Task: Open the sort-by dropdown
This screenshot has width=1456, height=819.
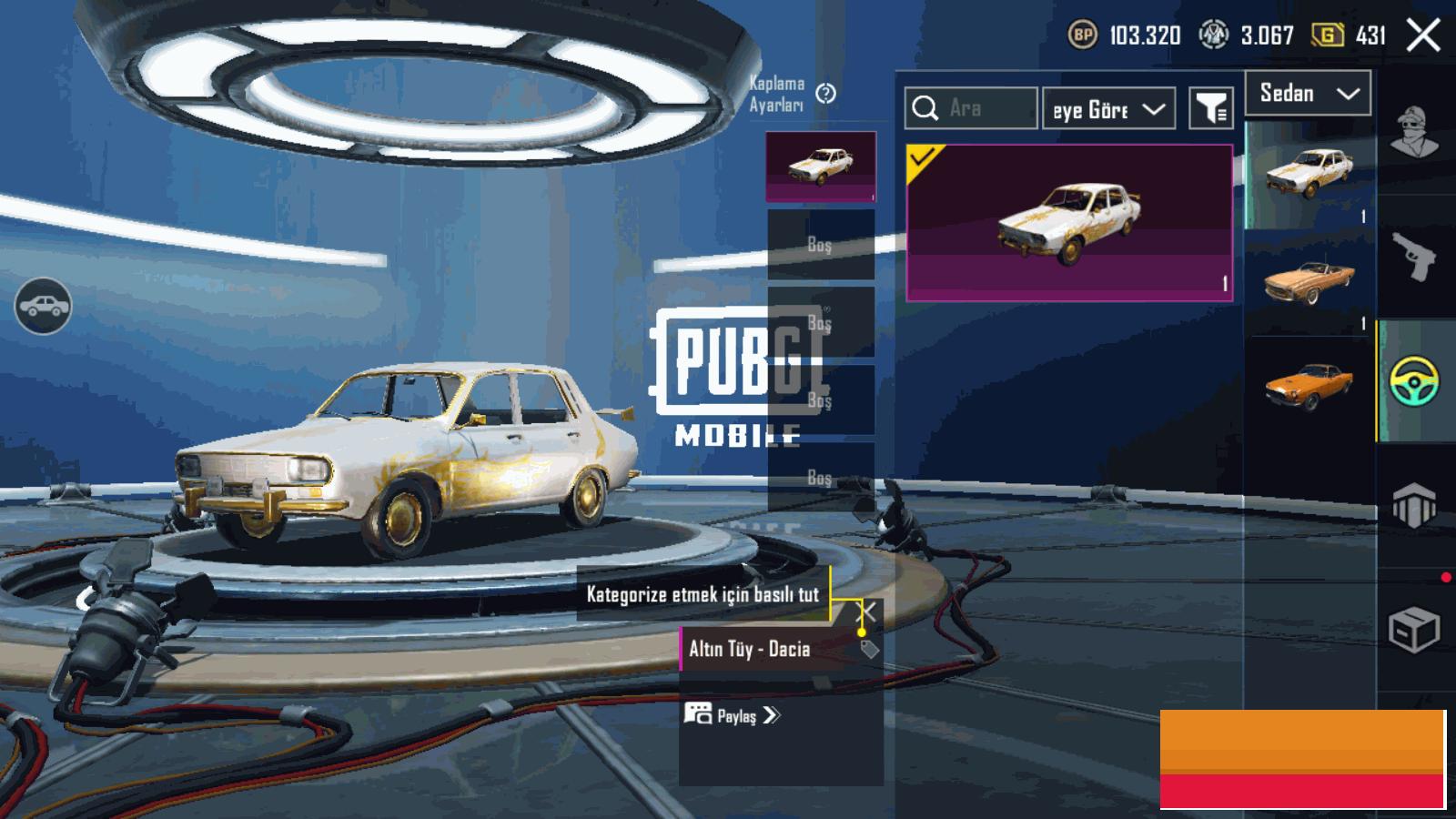Action: pos(1108,109)
